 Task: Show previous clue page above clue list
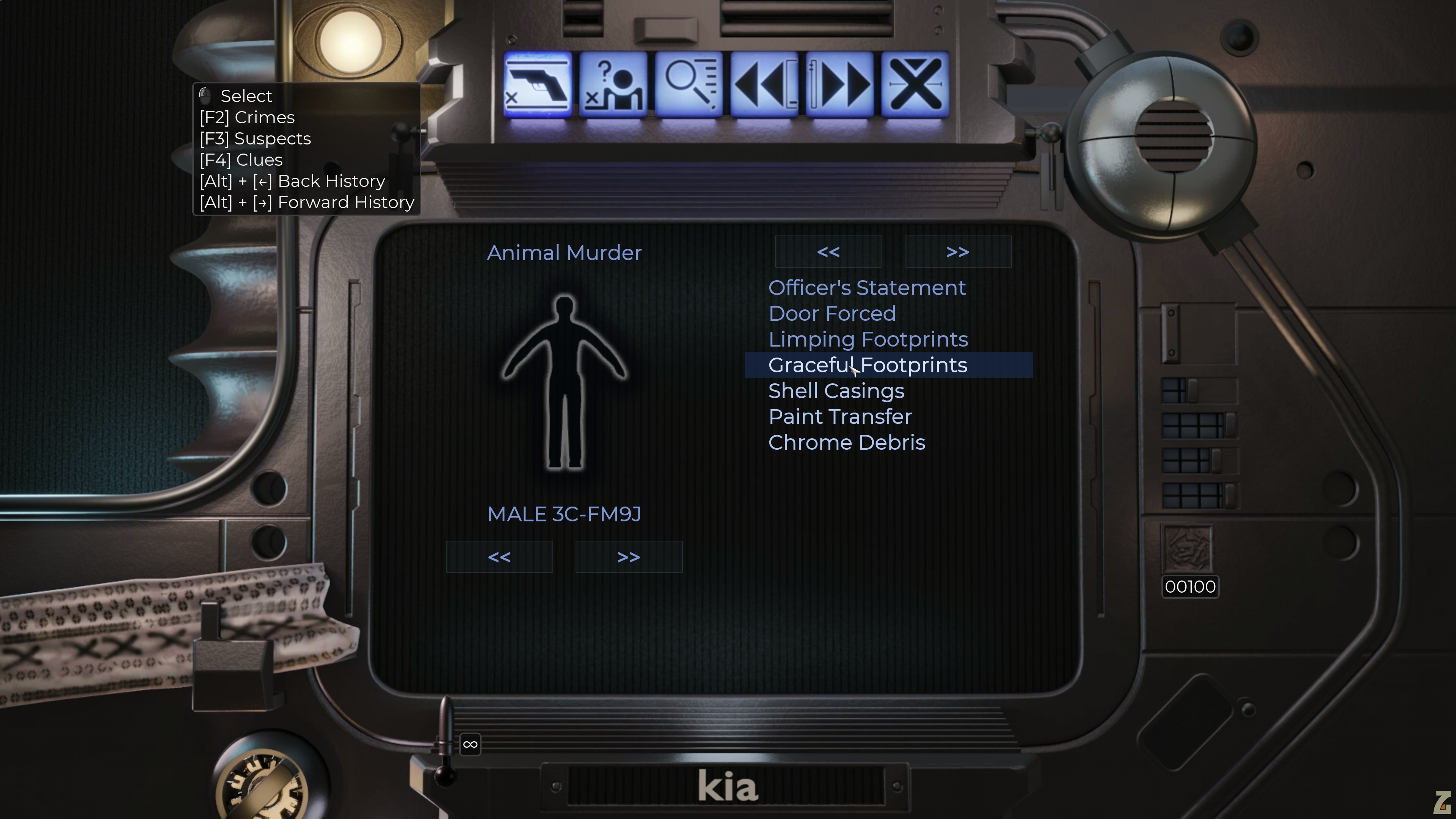[828, 252]
